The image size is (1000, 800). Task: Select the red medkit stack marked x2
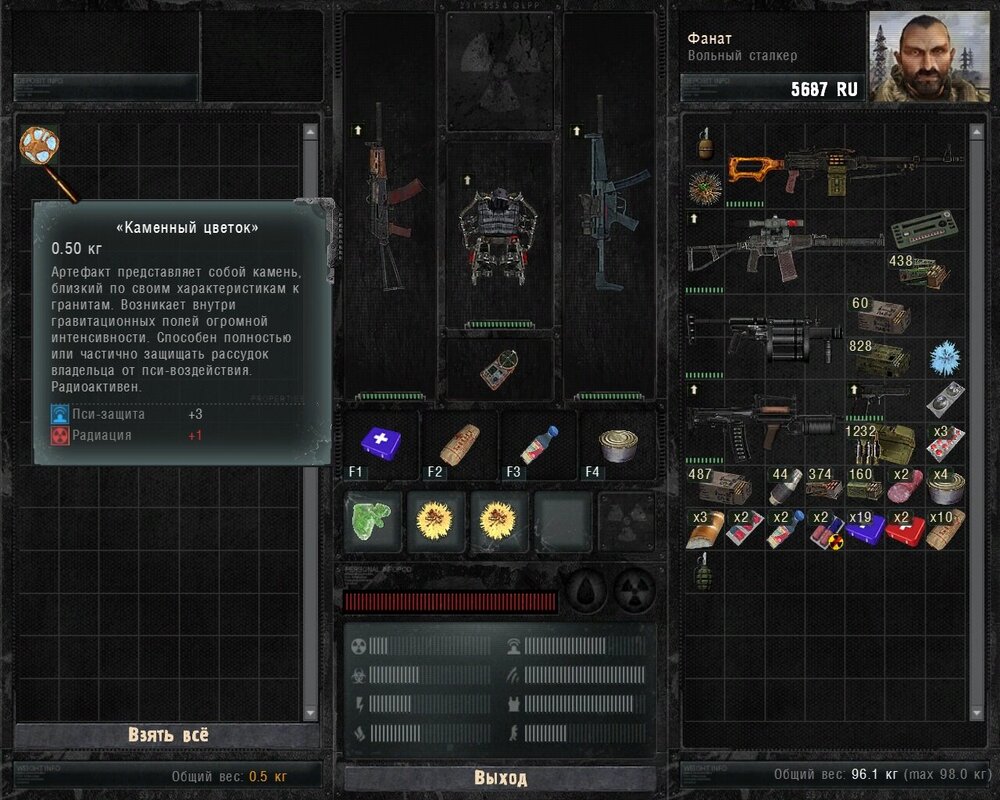pyautogui.click(x=905, y=529)
